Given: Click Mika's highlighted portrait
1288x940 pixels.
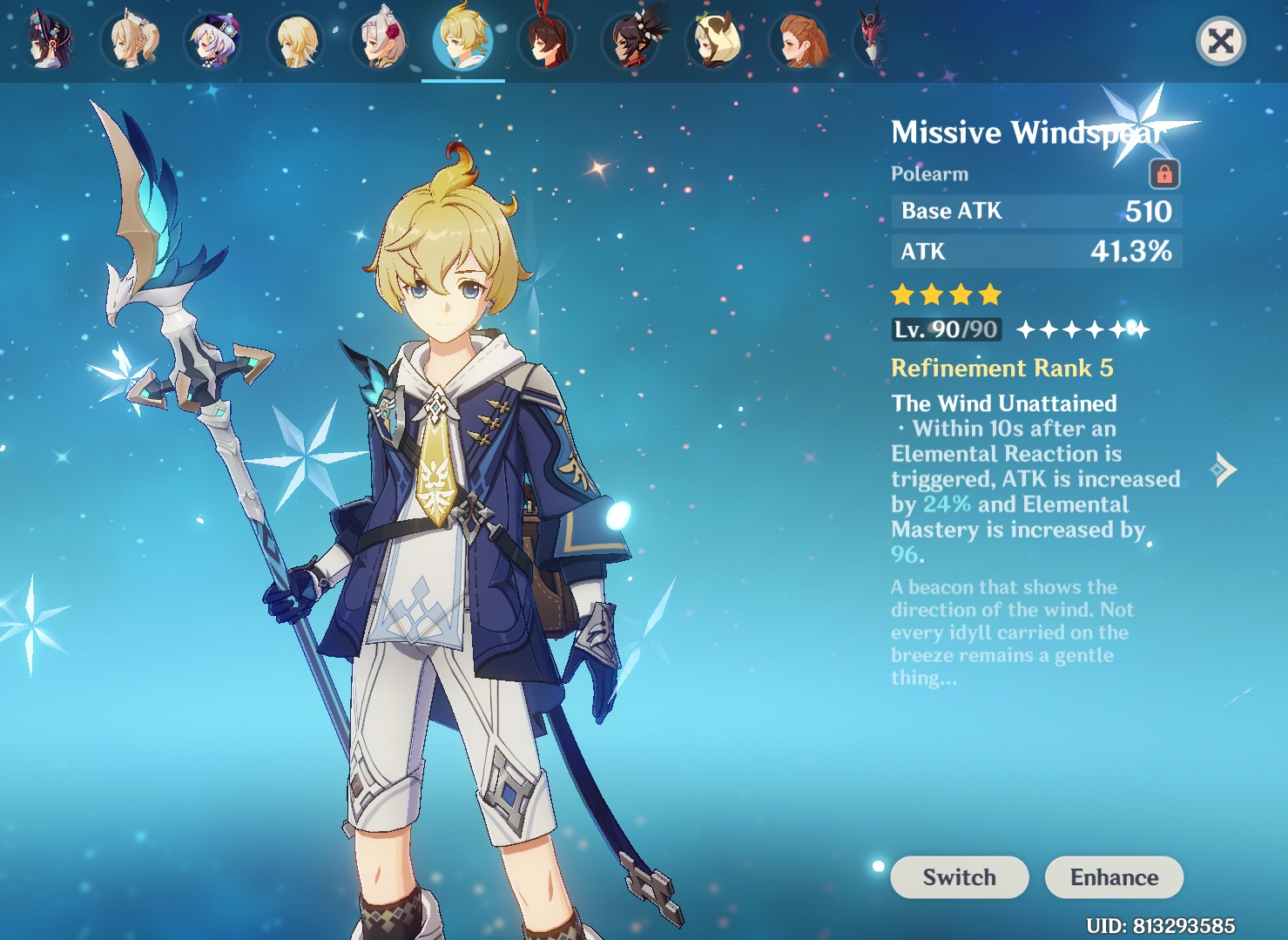Looking at the screenshot, I should tap(463, 41).
